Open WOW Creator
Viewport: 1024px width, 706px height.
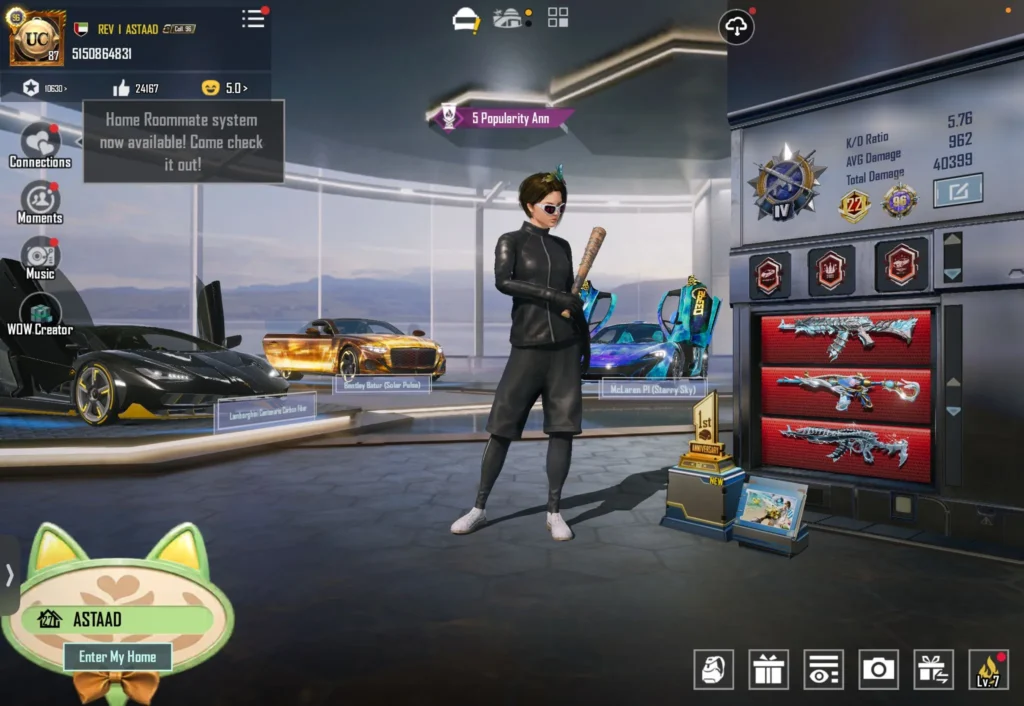click(x=40, y=314)
